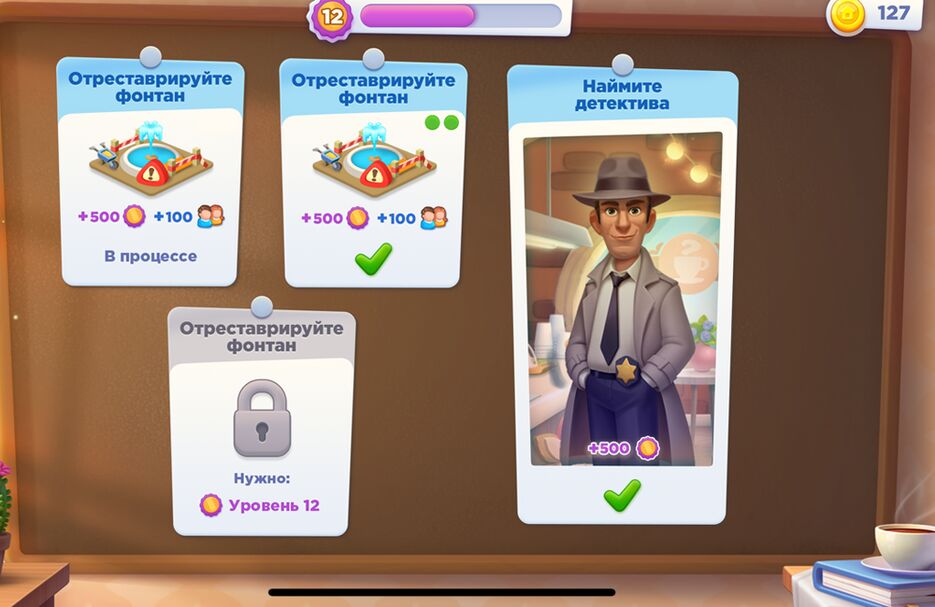Open the level 12 star badge
This screenshot has height=607, width=935.
[x=331, y=17]
